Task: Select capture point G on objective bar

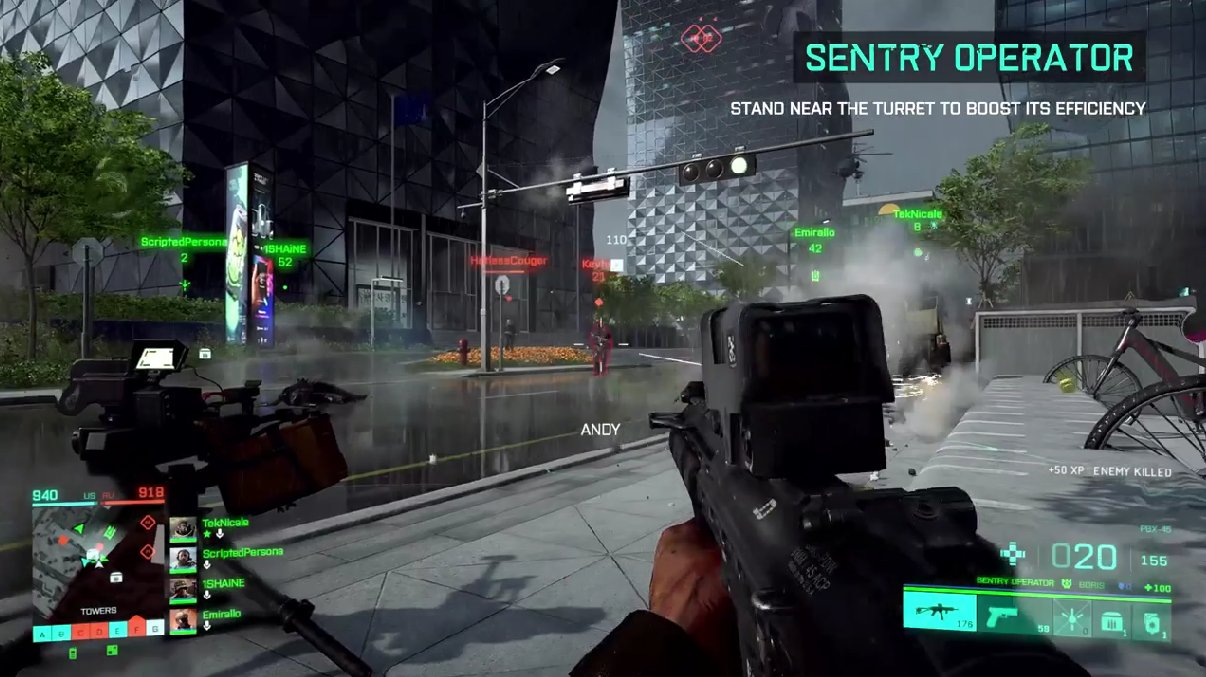Action: click(x=155, y=629)
